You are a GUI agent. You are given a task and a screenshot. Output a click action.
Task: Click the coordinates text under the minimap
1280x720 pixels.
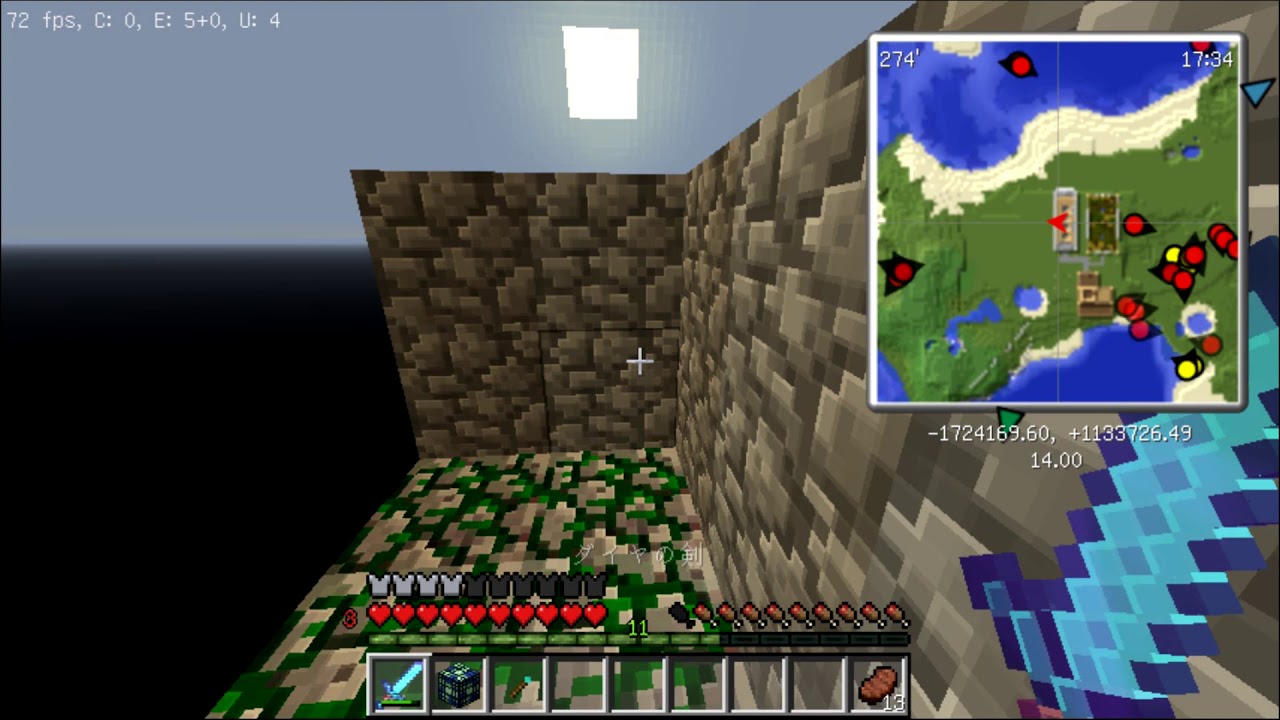click(x=1059, y=434)
